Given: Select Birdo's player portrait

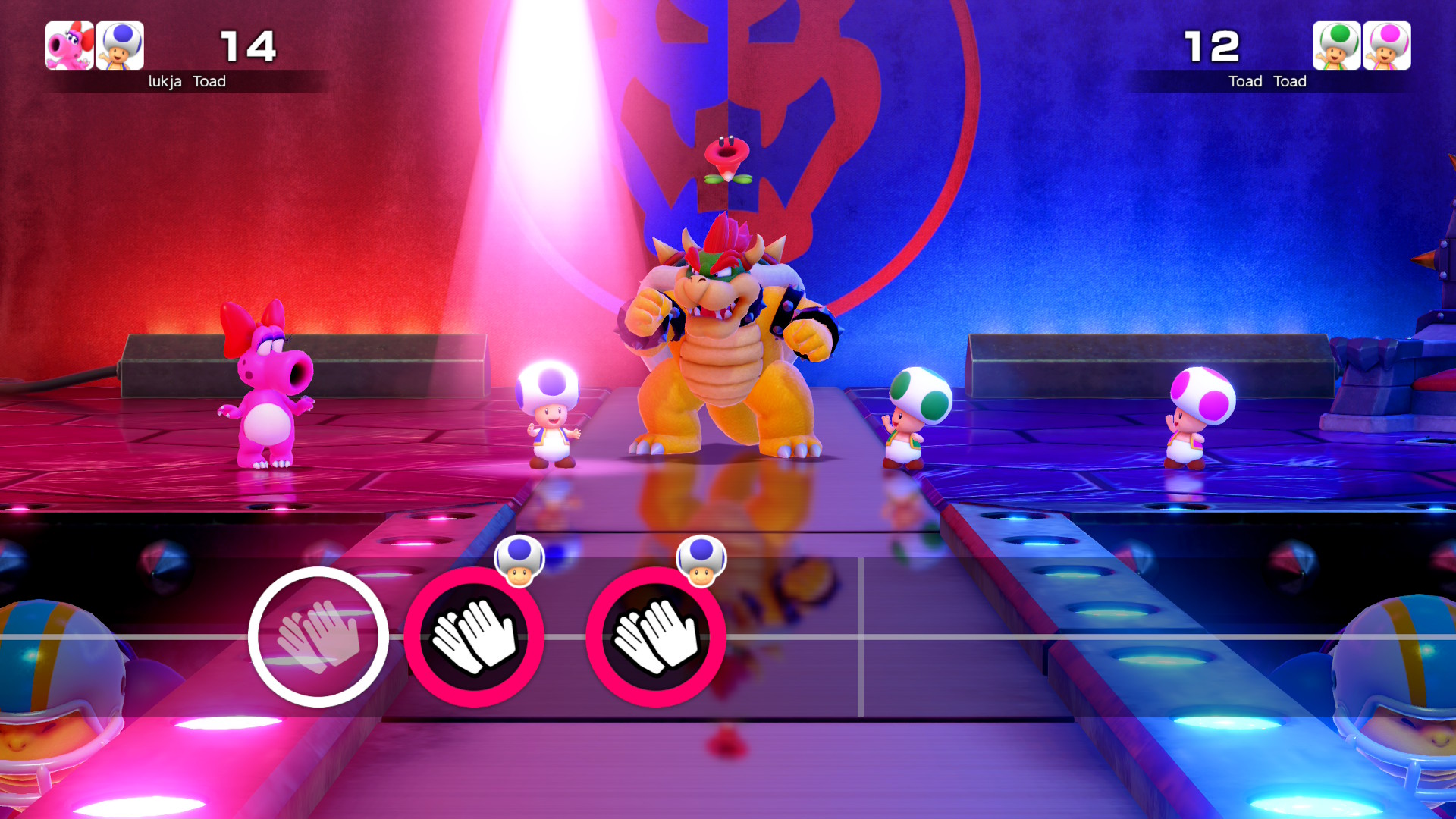Looking at the screenshot, I should pos(70,45).
